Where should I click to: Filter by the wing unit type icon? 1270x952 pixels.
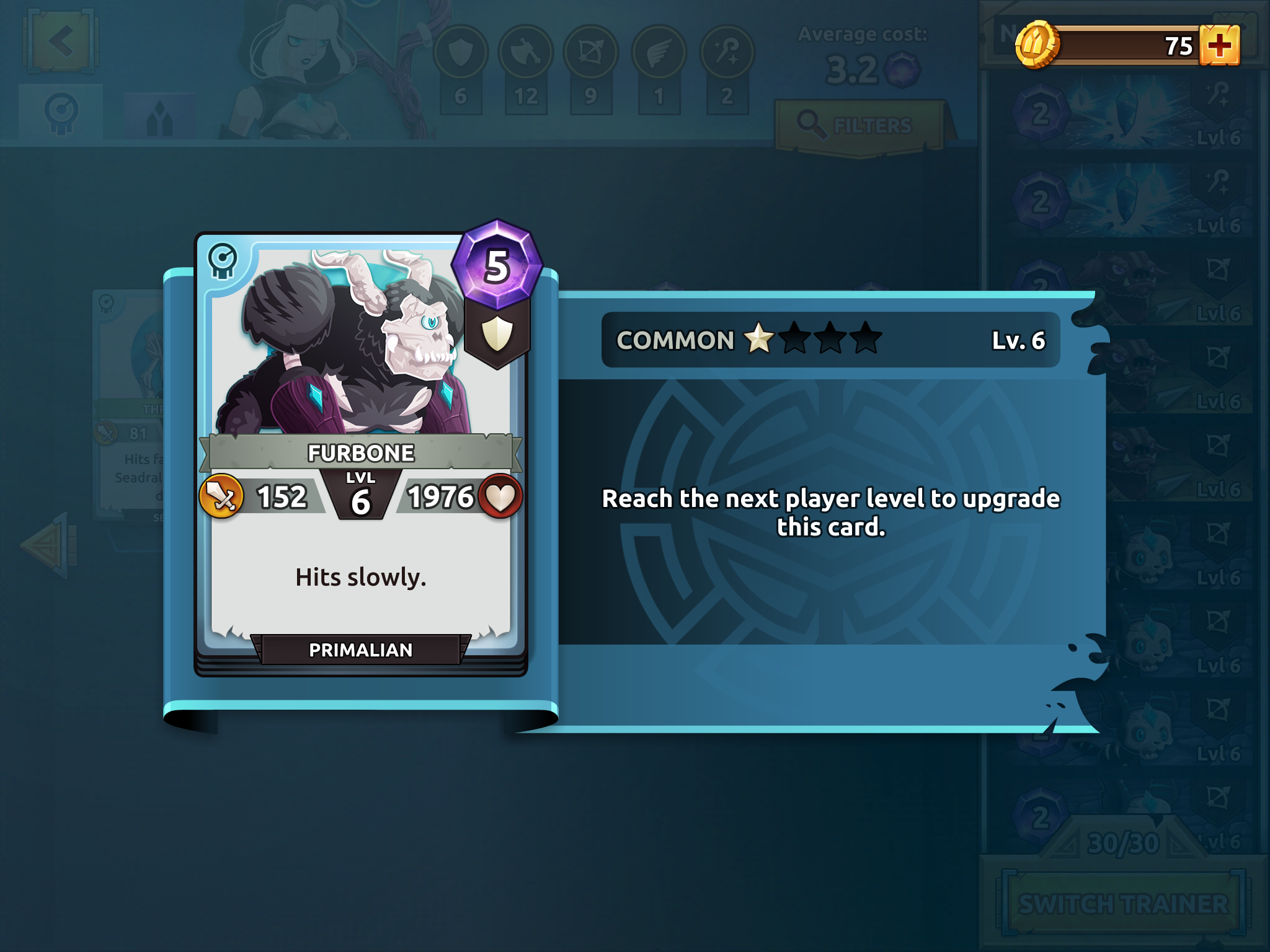[x=659, y=53]
